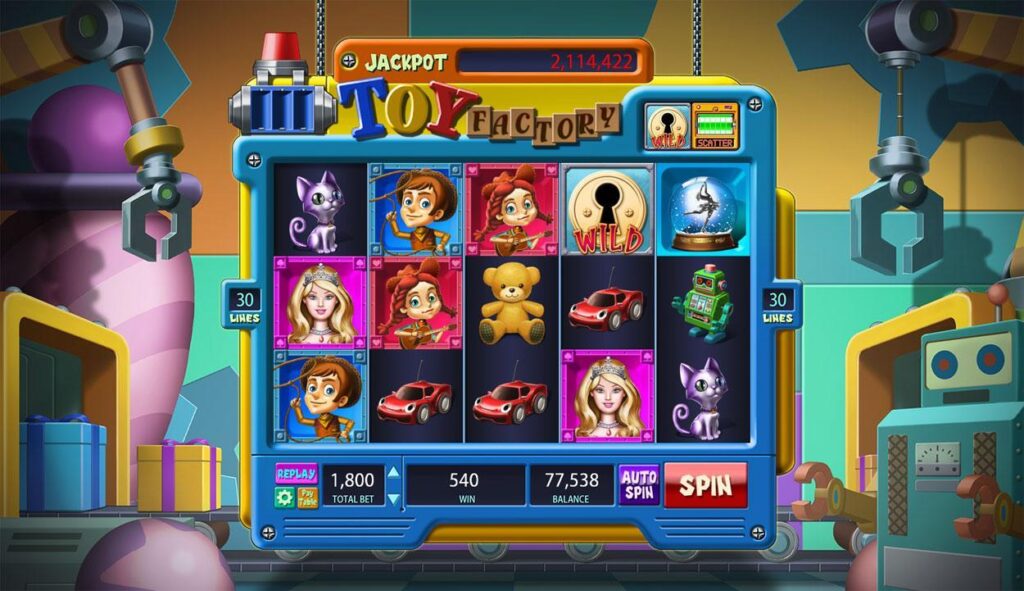Screen dimensions: 1024x591
Task: Decrease the total bet with the down arrow
Action: [393, 498]
